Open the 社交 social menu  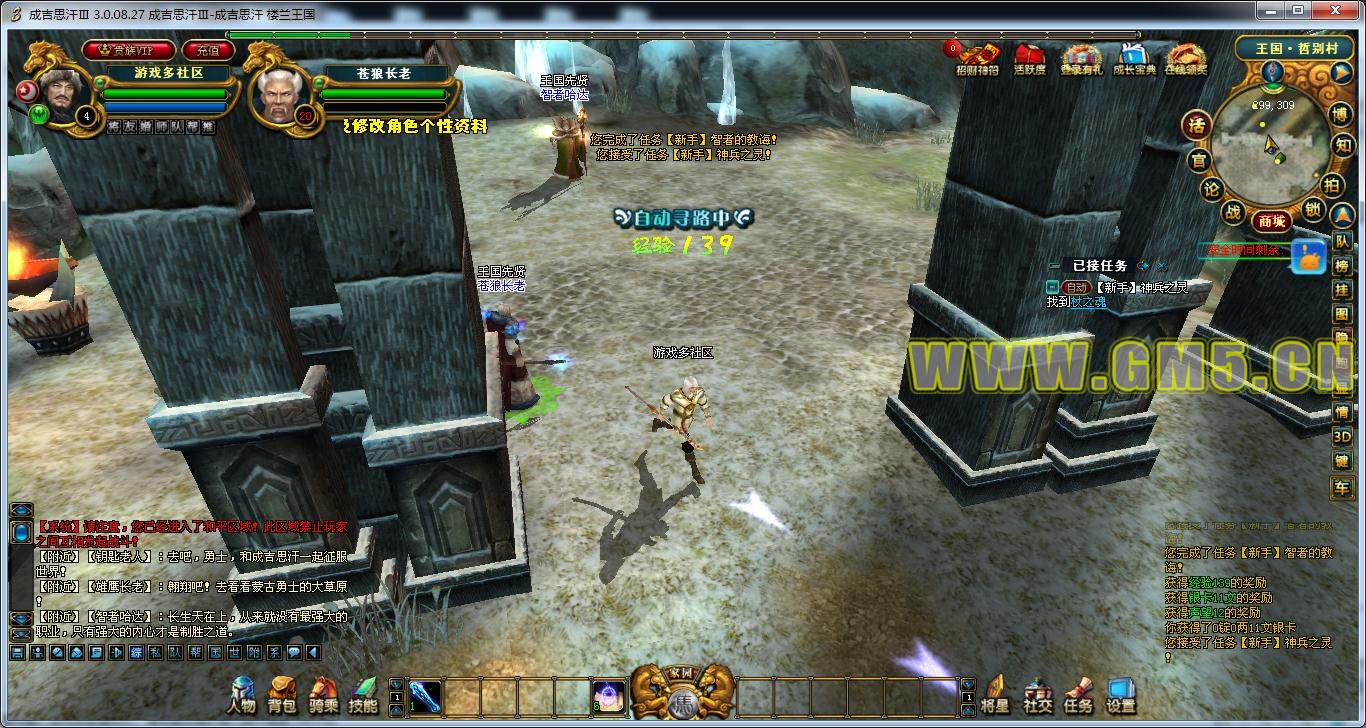point(1037,693)
